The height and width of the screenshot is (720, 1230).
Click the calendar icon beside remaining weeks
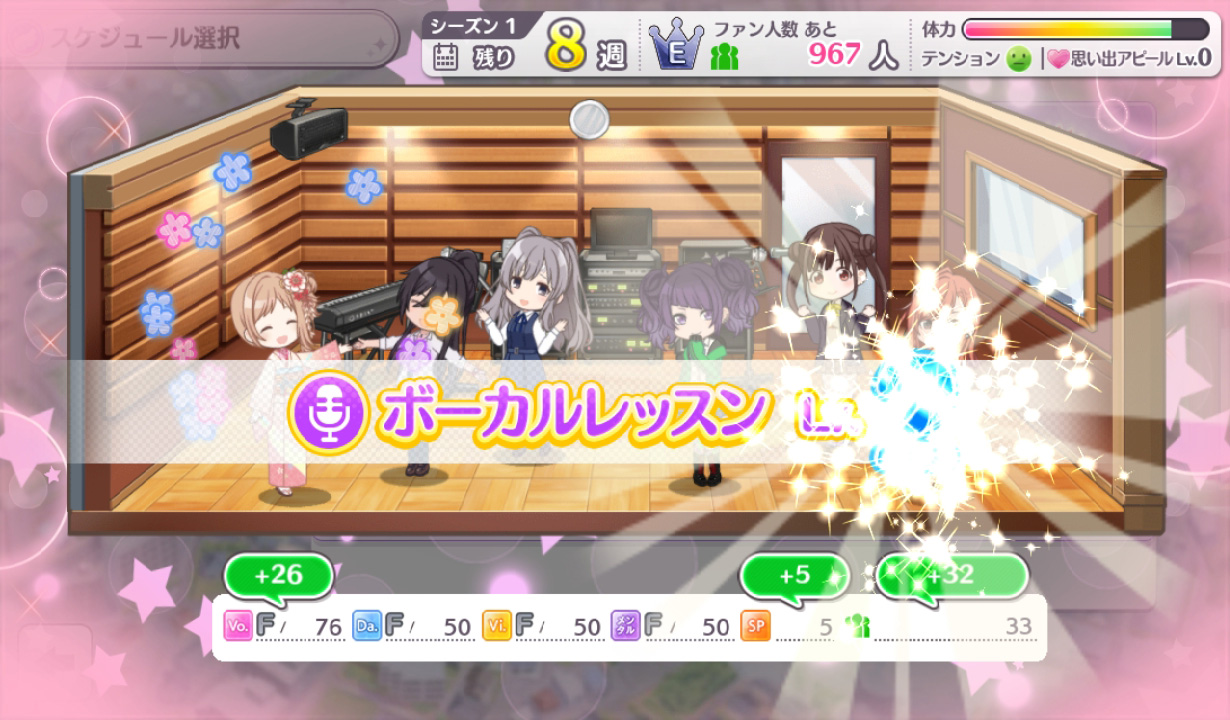446,58
